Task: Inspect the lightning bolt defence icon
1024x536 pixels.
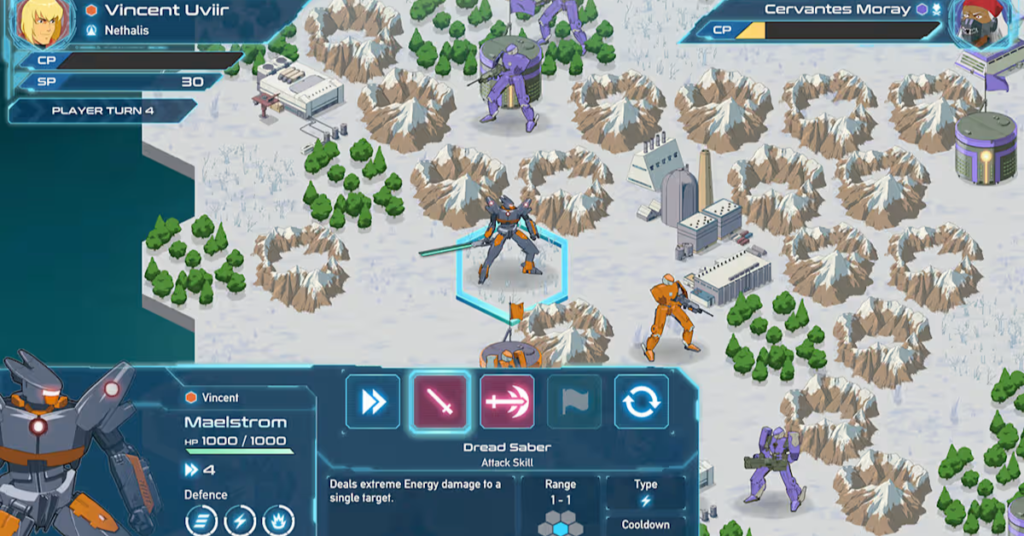Action: (239, 521)
